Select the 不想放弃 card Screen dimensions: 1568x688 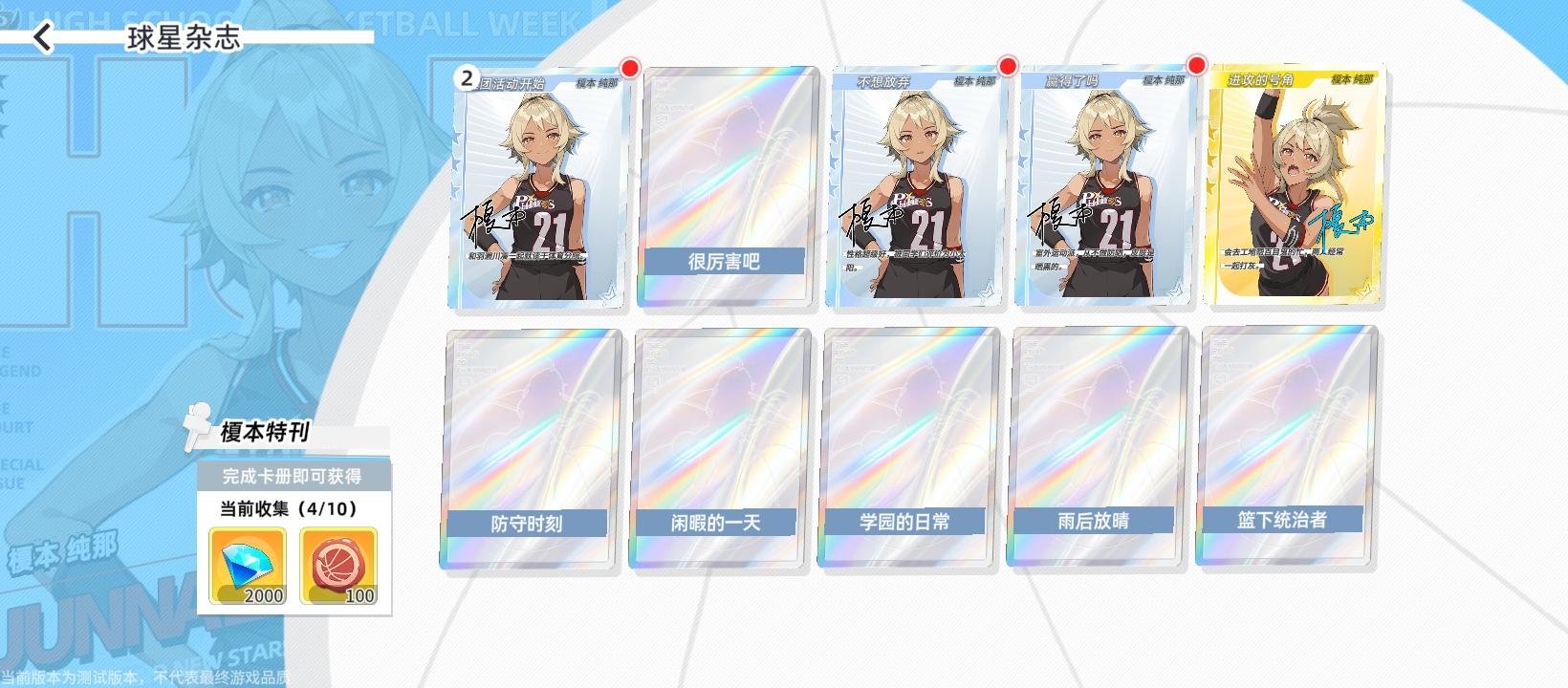(x=915, y=186)
